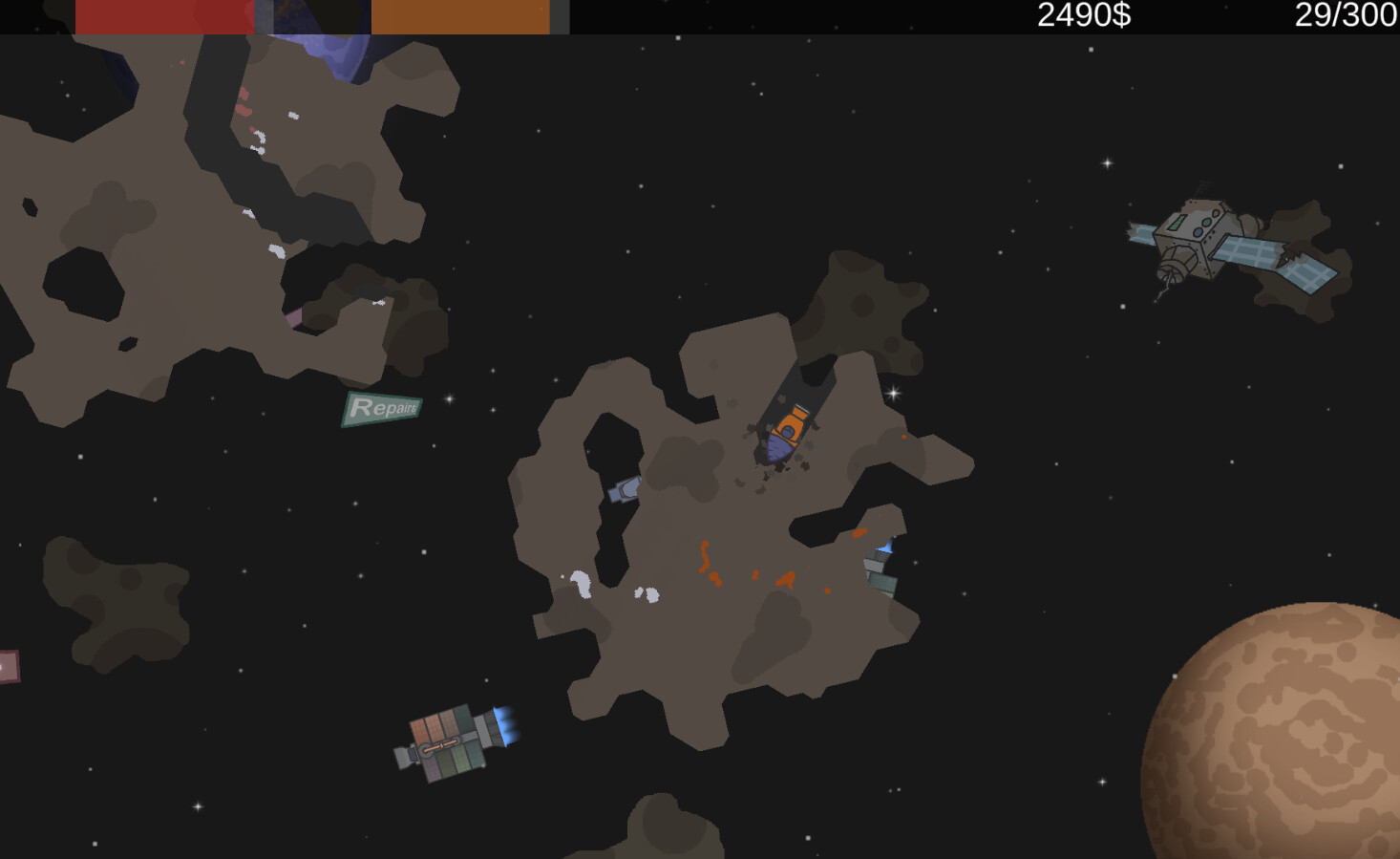Select the small gray drone on the asteroid edge
The width and height of the screenshot is (1400, 859).
click(x=623, y=489)
